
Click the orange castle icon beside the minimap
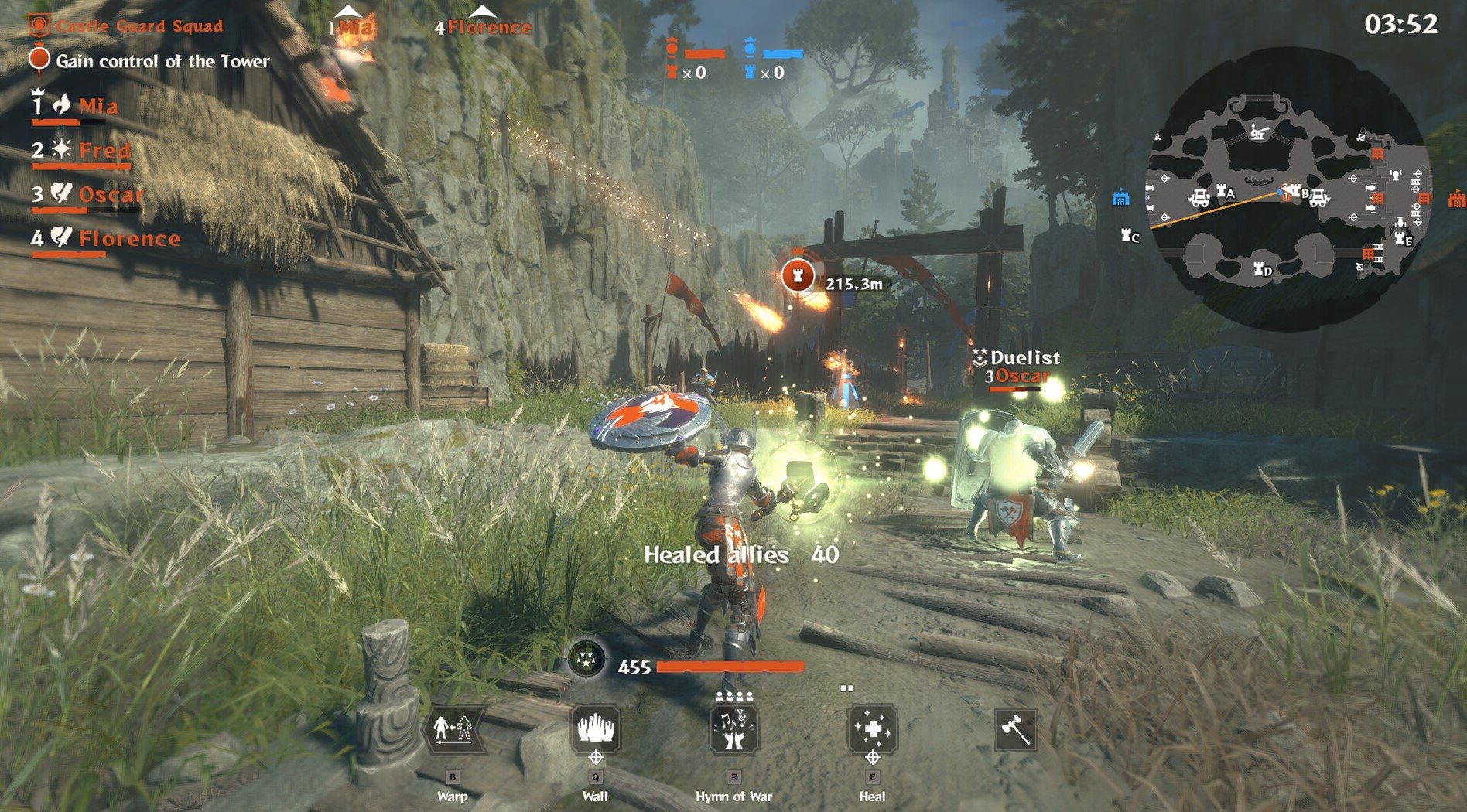(1456, 200)
